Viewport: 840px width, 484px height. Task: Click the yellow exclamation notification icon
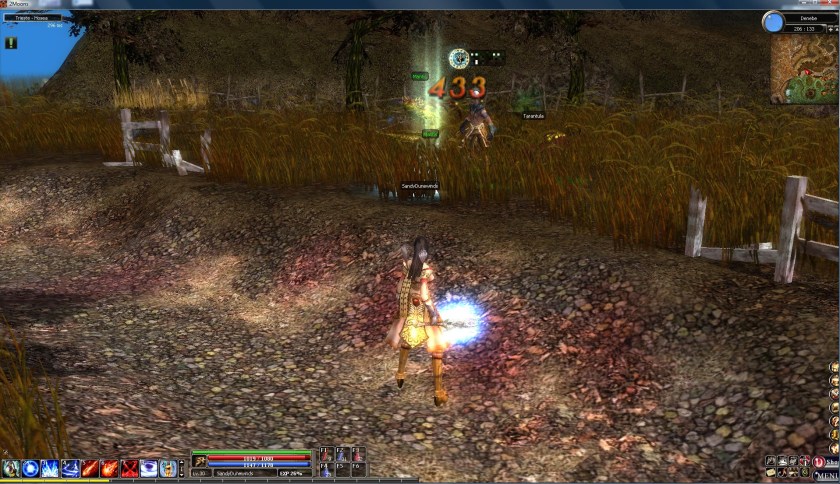point(11,42)
